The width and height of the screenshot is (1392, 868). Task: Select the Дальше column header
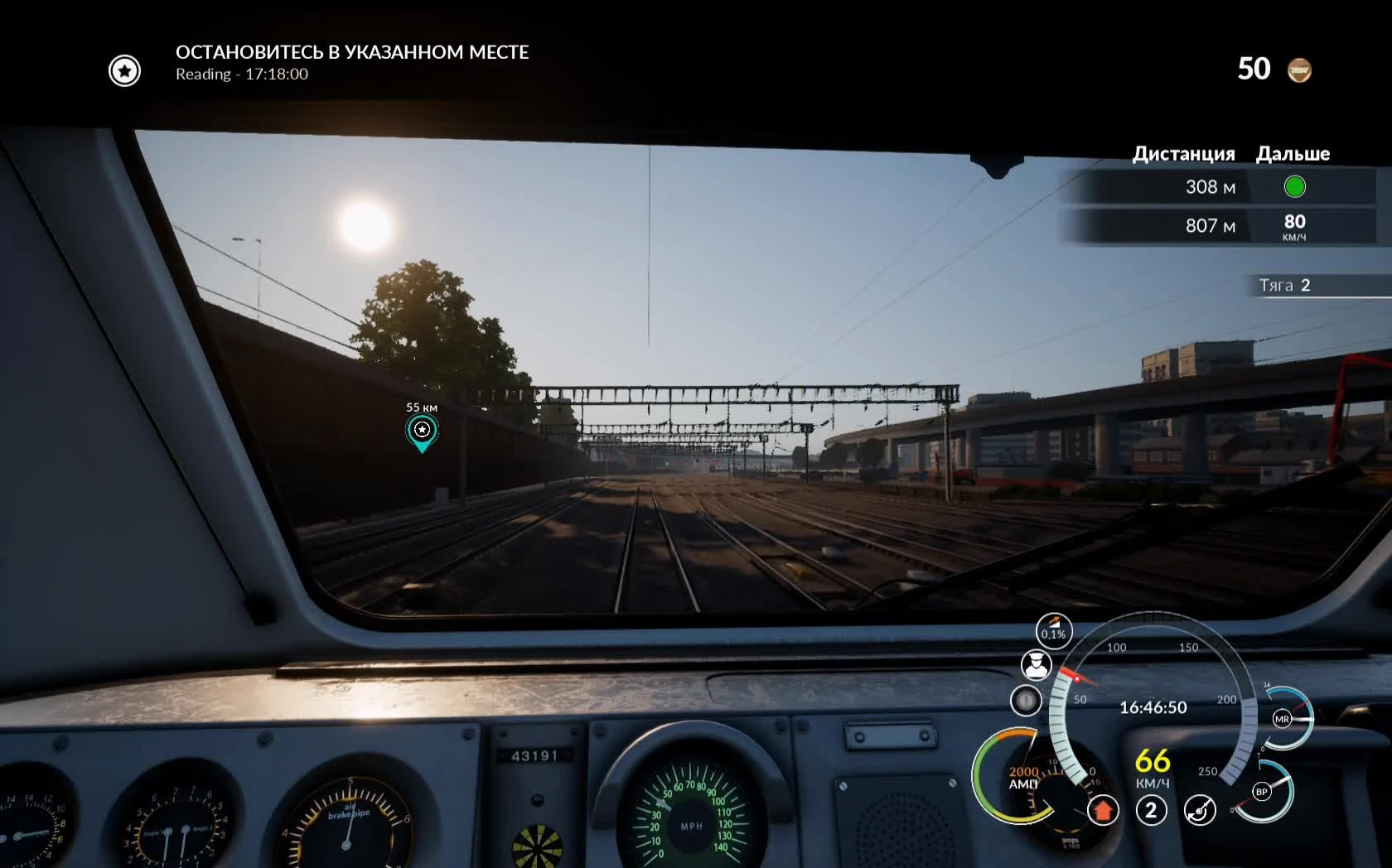pyautogui.click(x=1293, y=153)
